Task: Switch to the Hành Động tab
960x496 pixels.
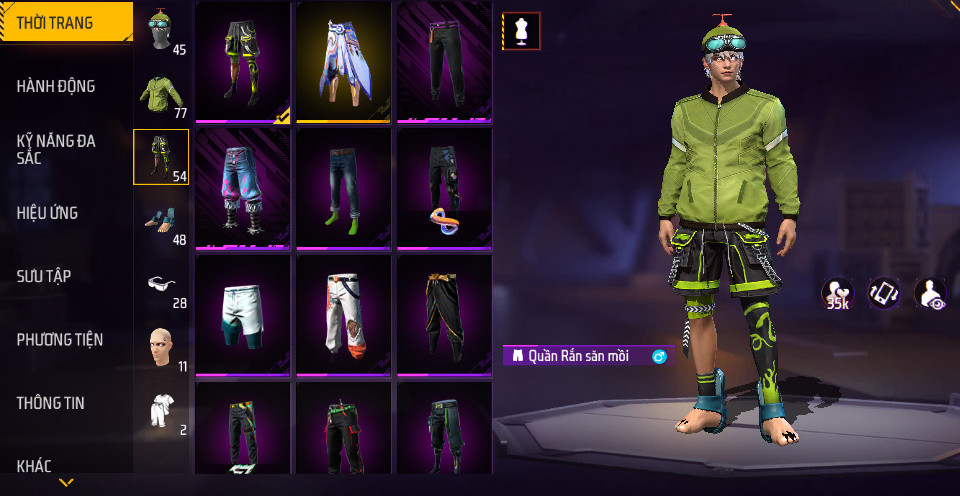Action: [x=57, y=87]
